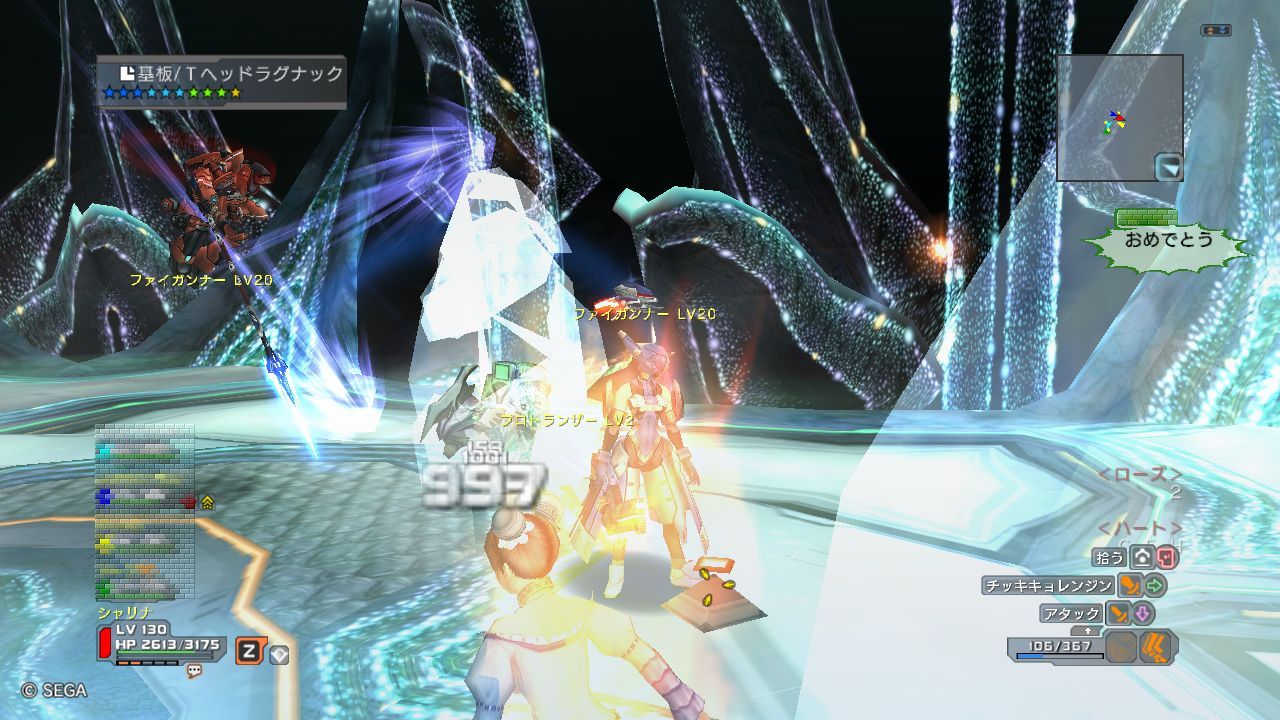The width and height of the screenshot is (1280, 720).
Task: Open the 基板/Tヘッドラグナック item drop notification
Action: click(222, 81)
